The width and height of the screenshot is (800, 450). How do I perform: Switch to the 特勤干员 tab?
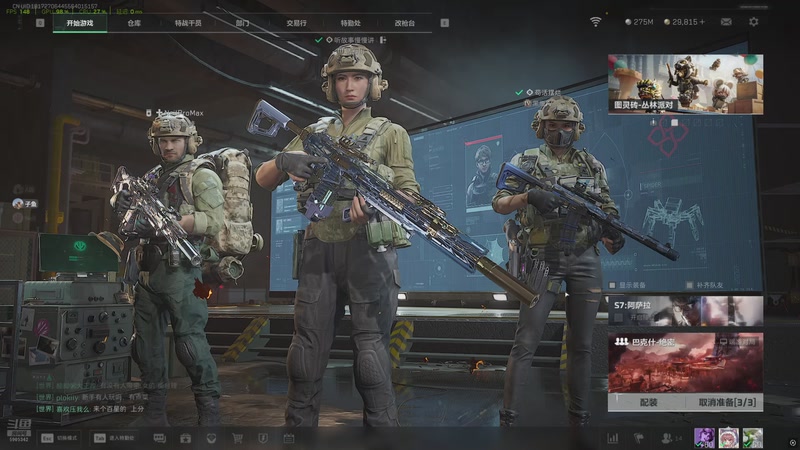click(x=187, y=22)
